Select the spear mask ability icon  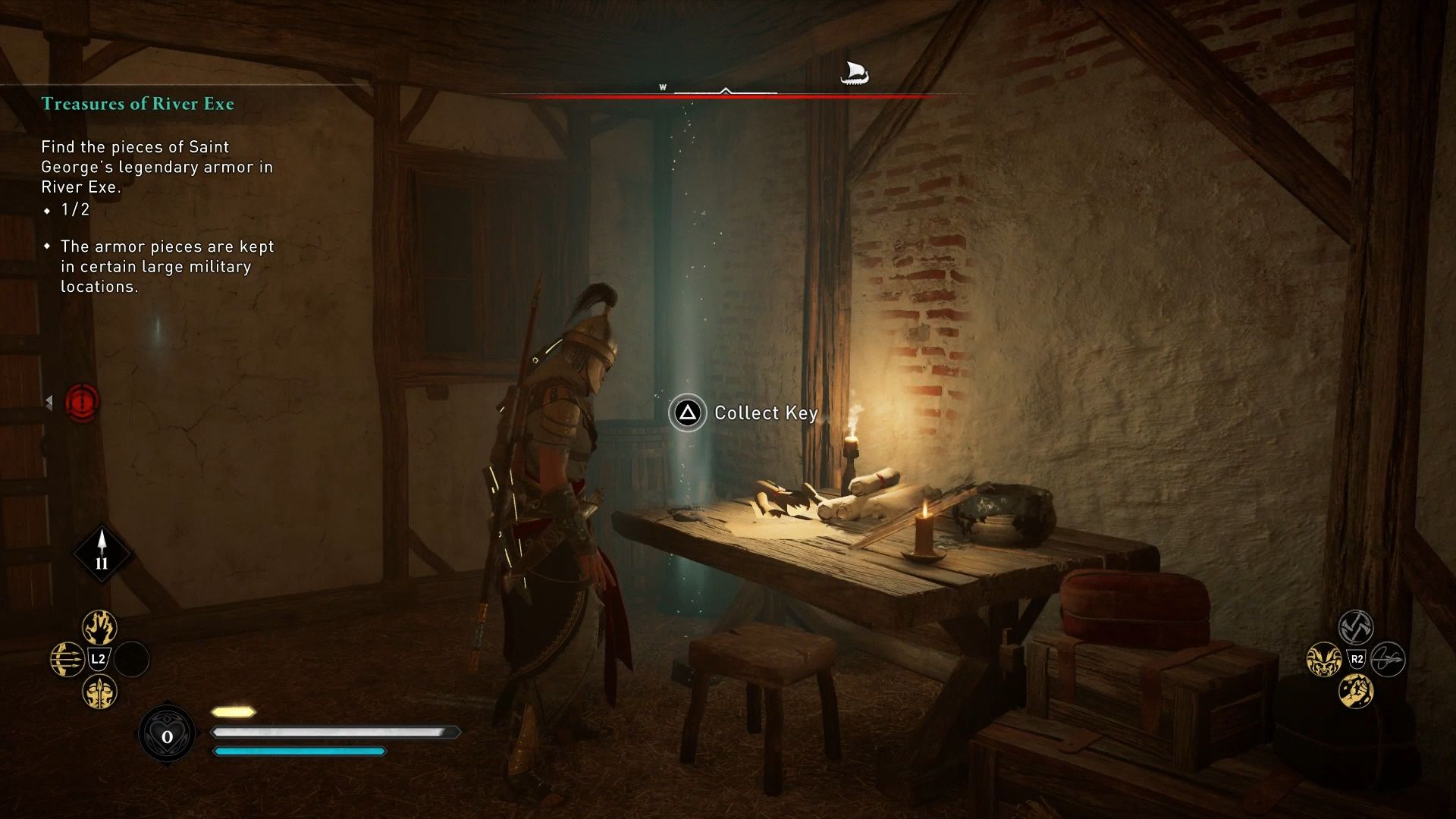pyautogui.click(x=99, y=692)
